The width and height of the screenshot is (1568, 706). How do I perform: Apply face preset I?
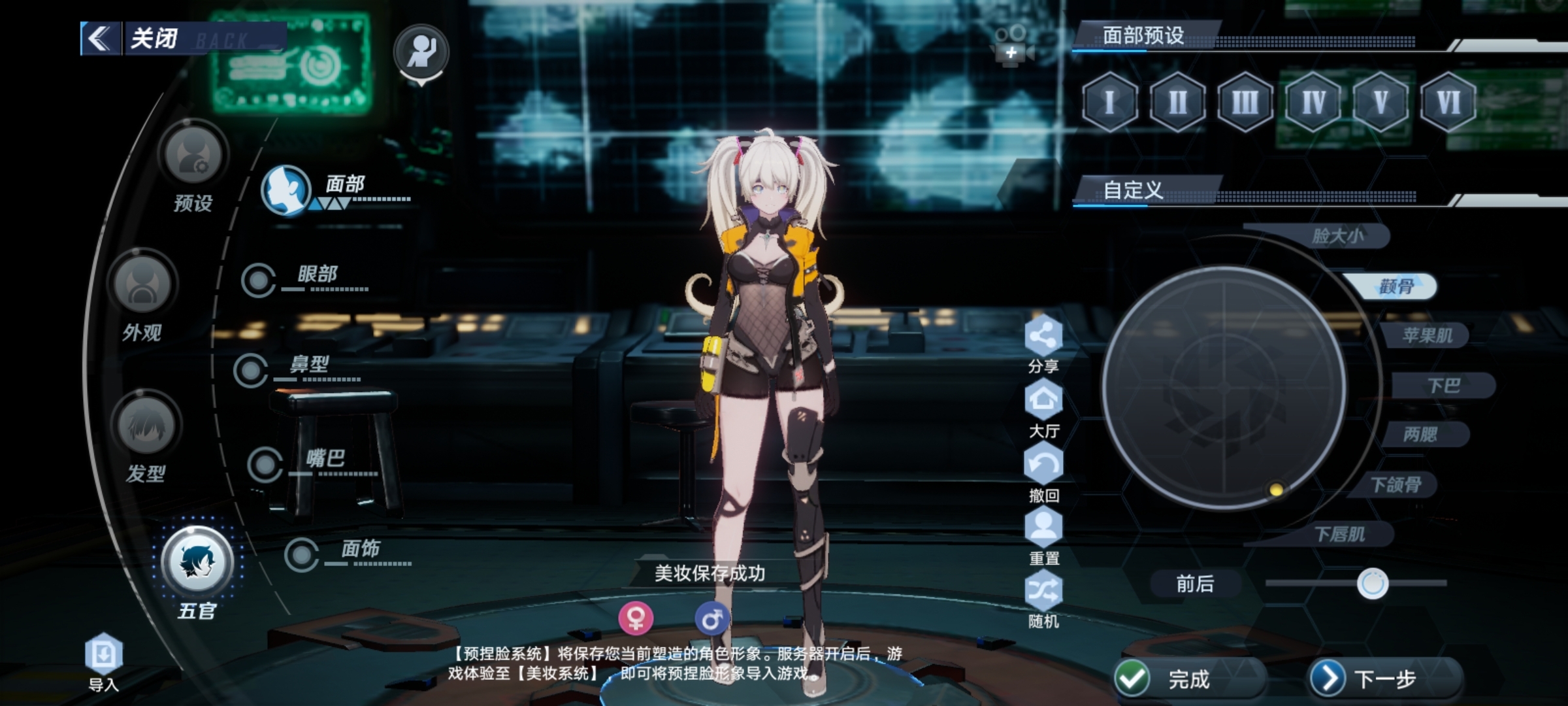(1109, 103)
